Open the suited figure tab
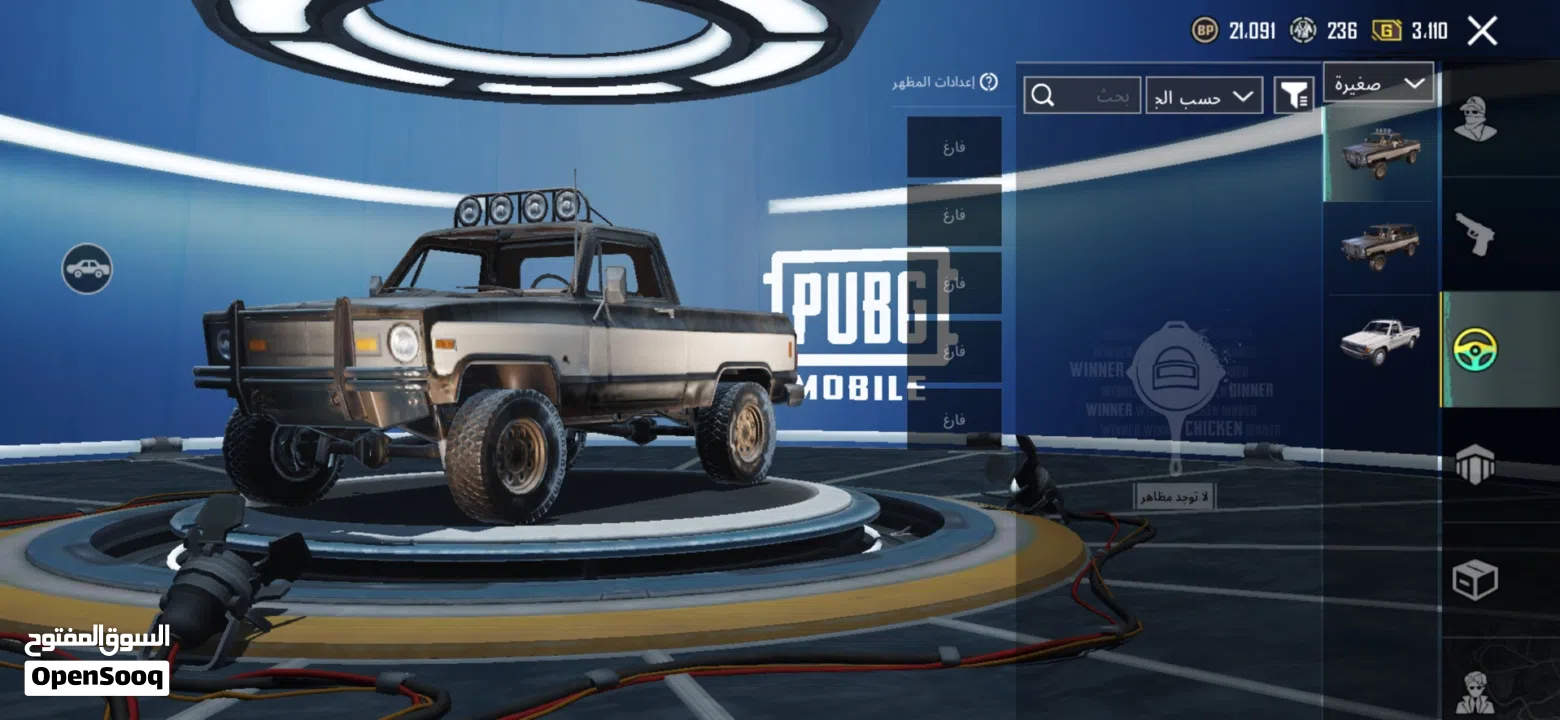This screenshot has height=720, width=1560. [x=1475, y=689]
